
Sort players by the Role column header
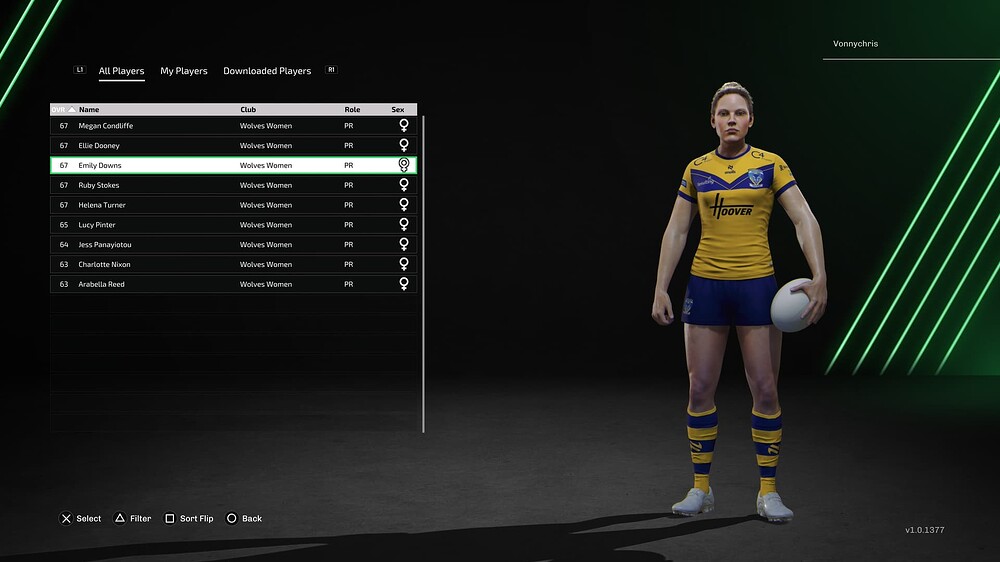pyautogui.click(x=352, y=109)
